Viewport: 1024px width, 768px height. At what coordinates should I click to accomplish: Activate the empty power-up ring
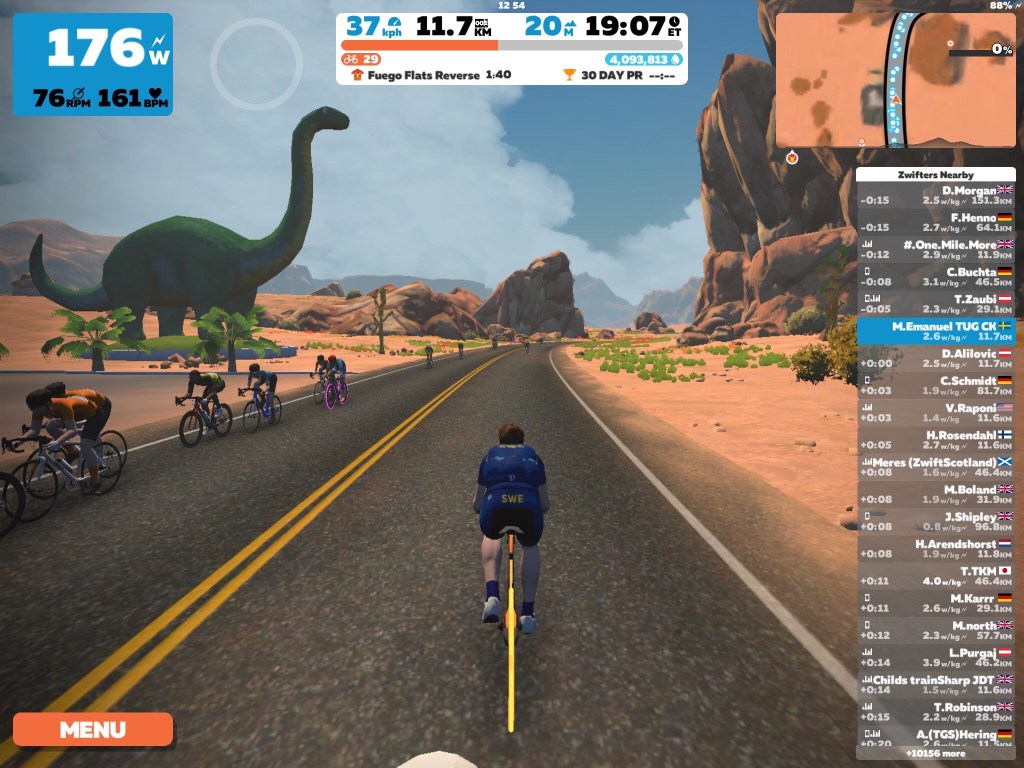[256, 64]
